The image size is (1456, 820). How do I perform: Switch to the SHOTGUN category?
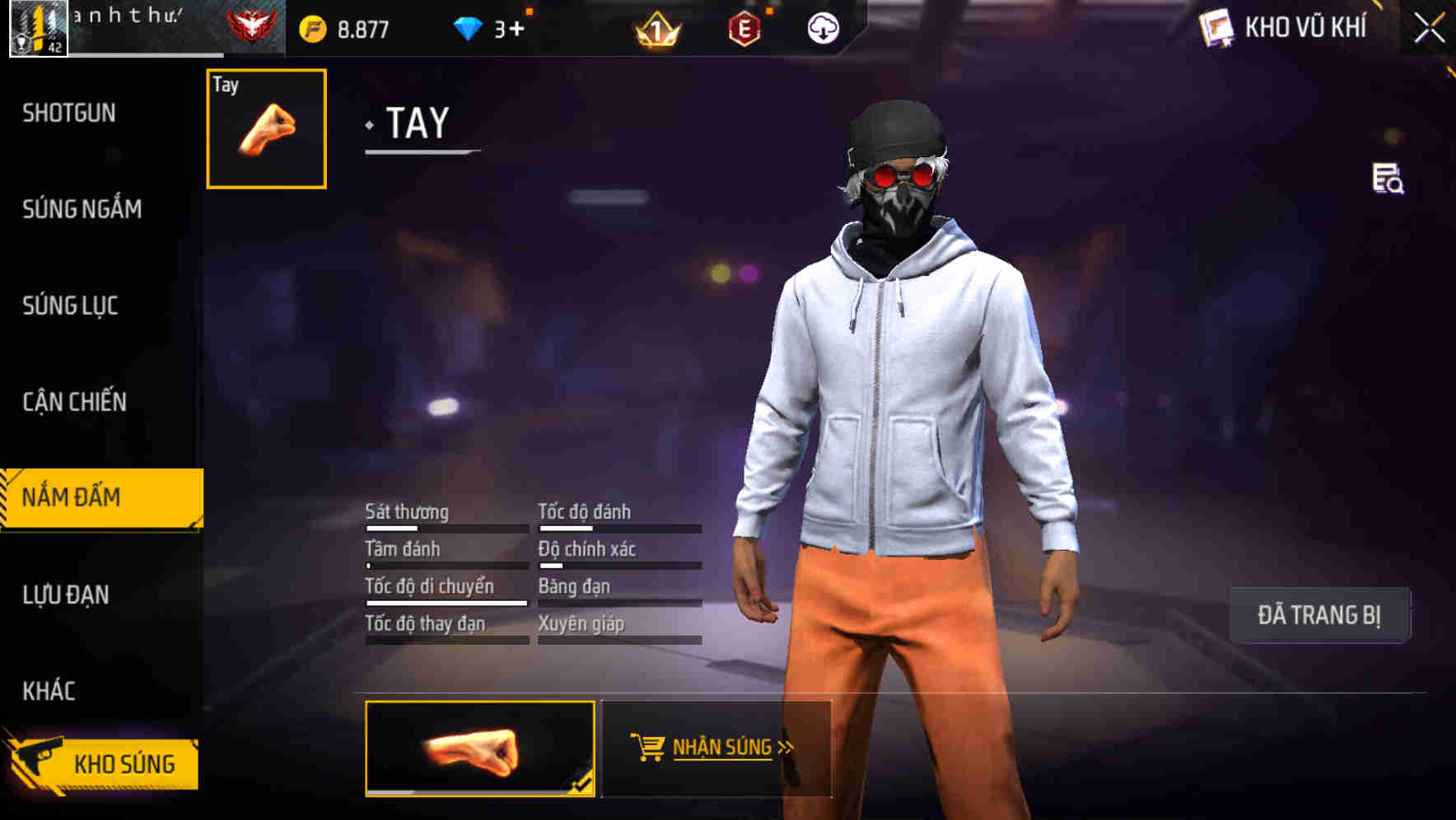point(70,113)
